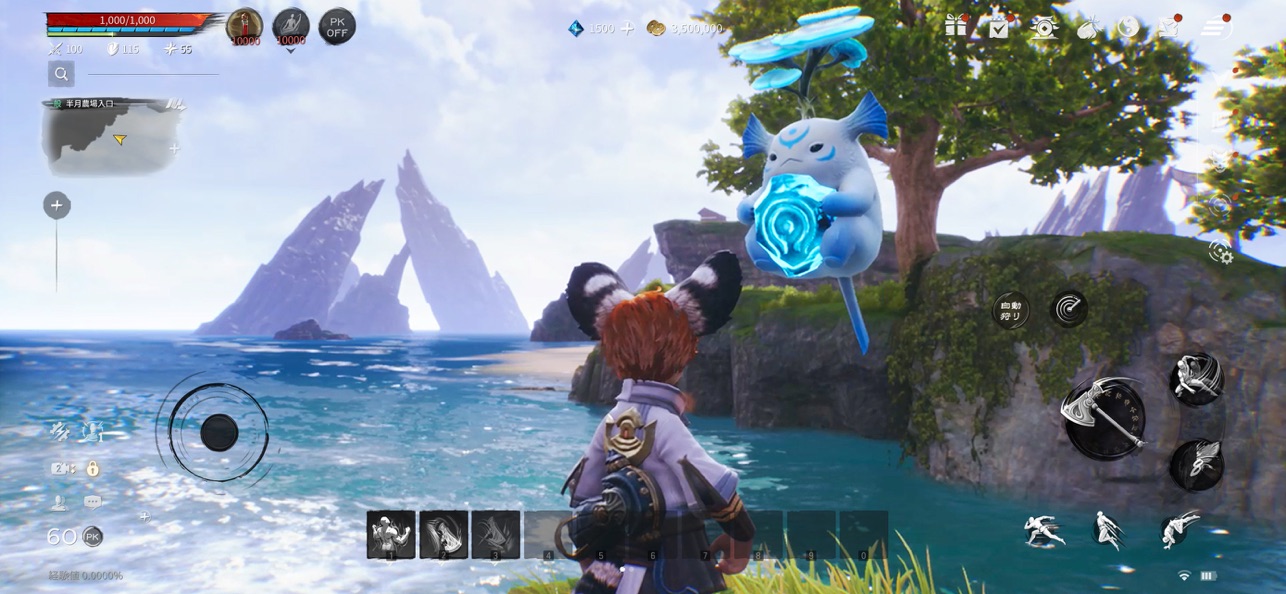This screenshot has height=594, width=1286.
Task: Toggle the golden padlock icon
Action: point(93,468)
